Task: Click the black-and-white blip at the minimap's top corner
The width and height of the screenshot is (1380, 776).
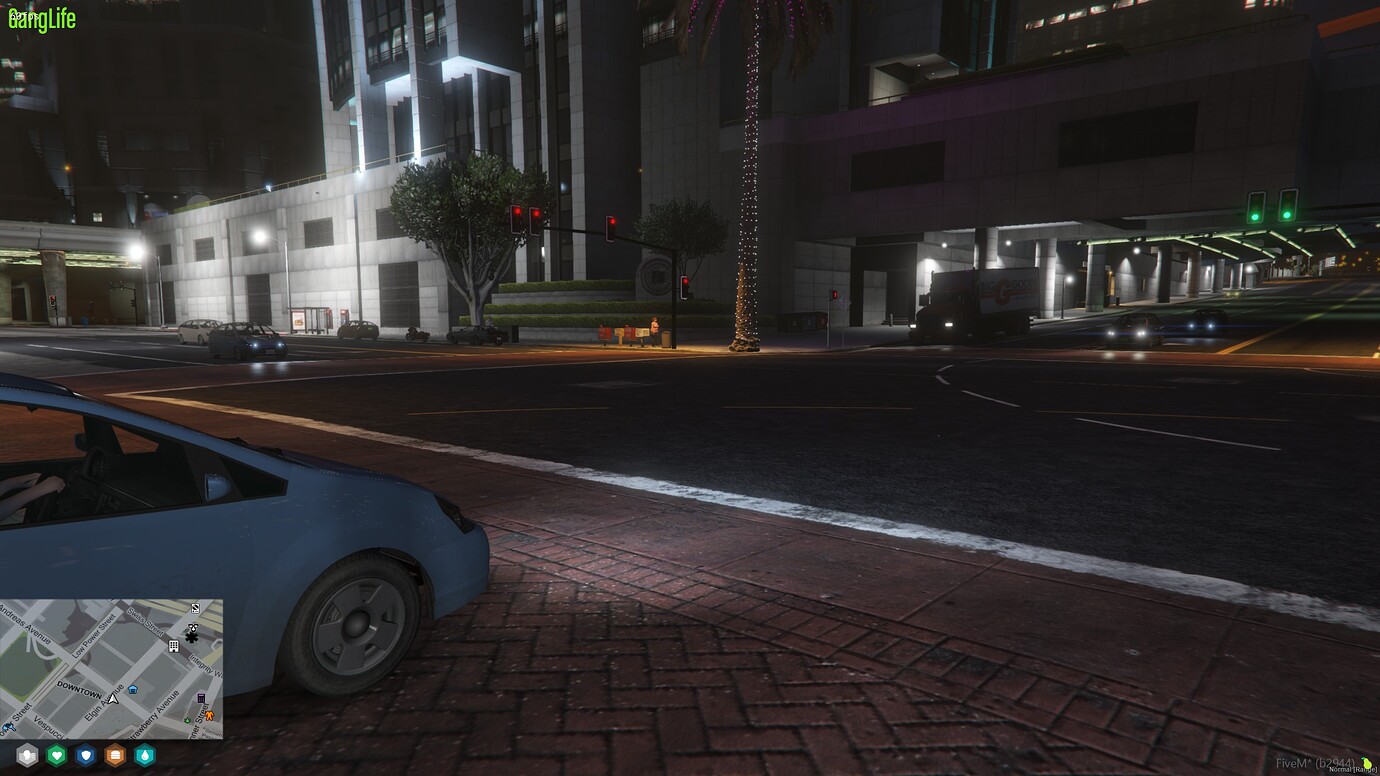Action: (195, 607)
